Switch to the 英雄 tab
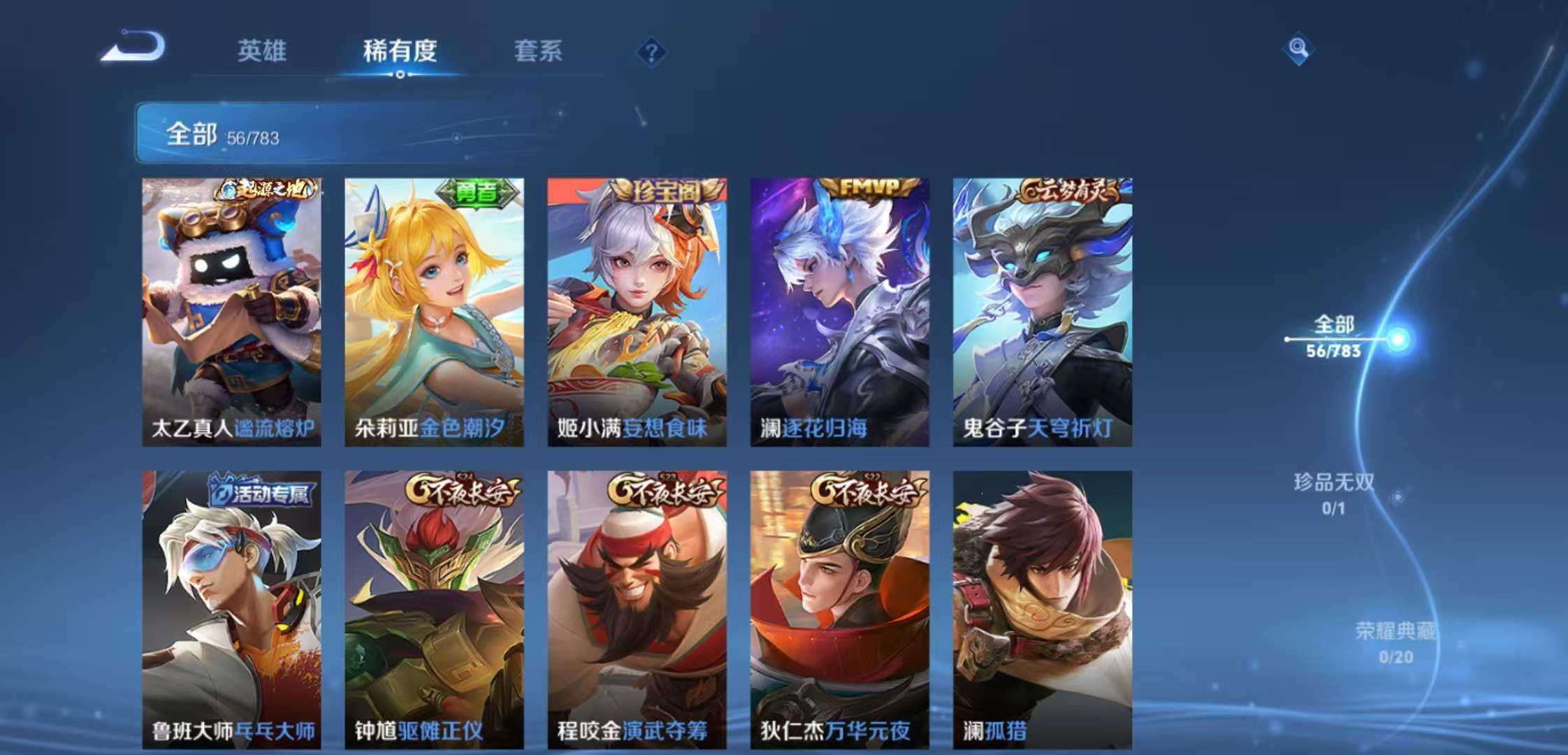This screenshot has width=1568, height=755. (261, 50)
